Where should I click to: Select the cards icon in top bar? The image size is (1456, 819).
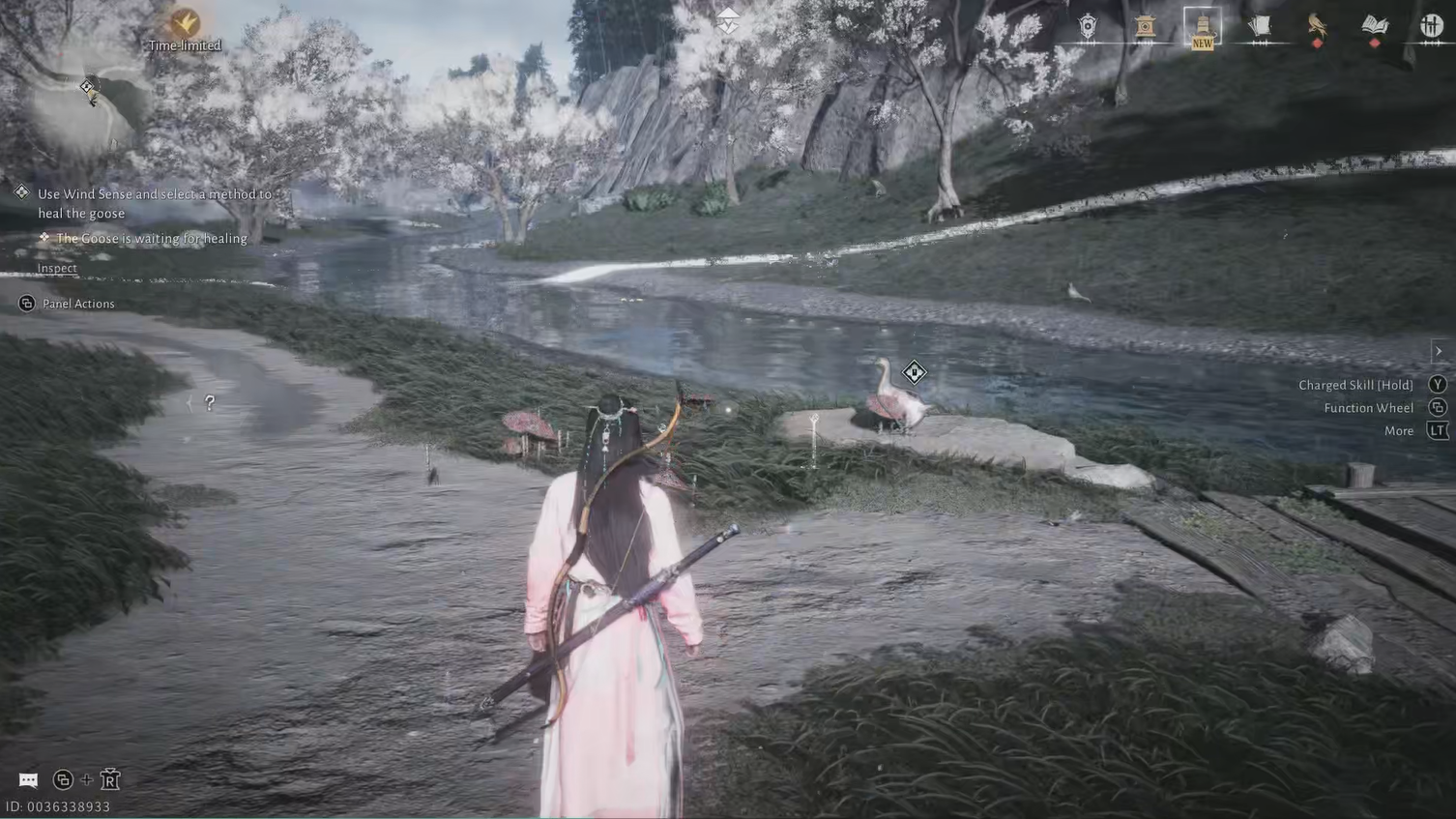pyautogui.click(x=1261, y=25)
